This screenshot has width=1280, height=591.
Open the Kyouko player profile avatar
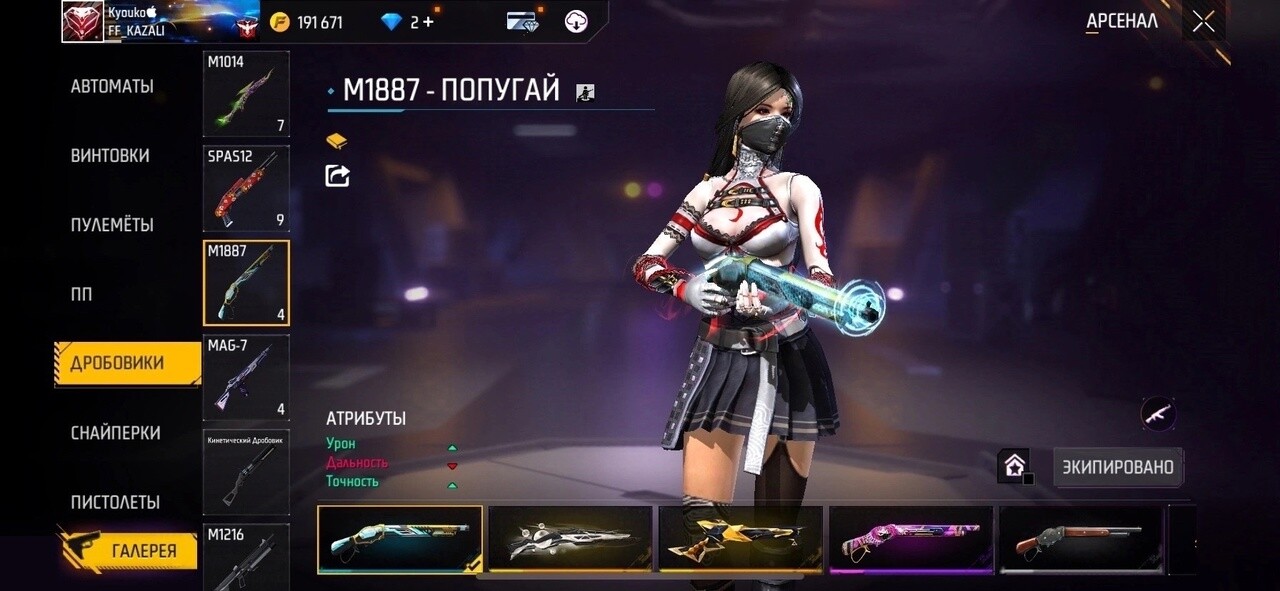pos(82,22)
